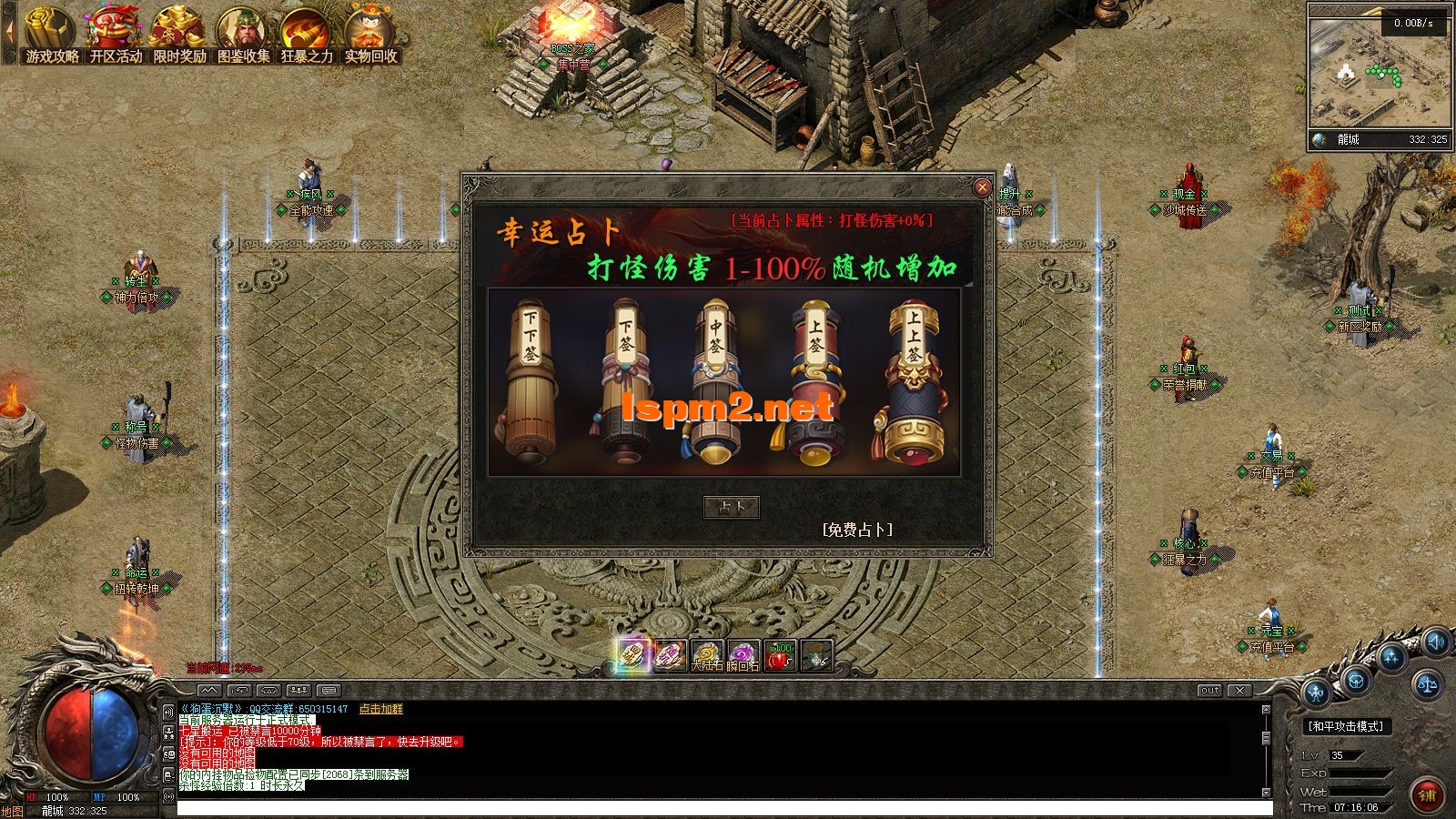The width and height of the screenshot is (1456, 819).
Task: Switch the 和平攻击模式 attack mode
Action: (1346, 726)
